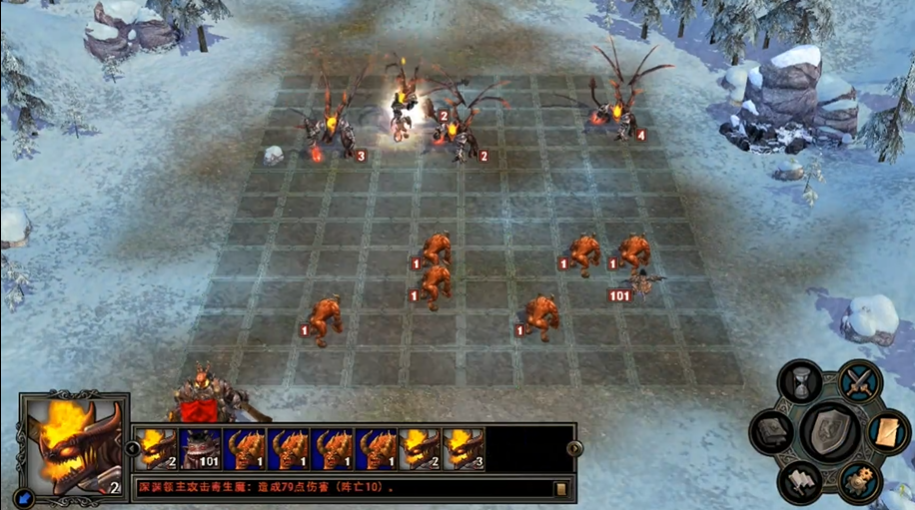Click the hourglass wait button
This screenshot has width=915, height=510.
(800, 382)
